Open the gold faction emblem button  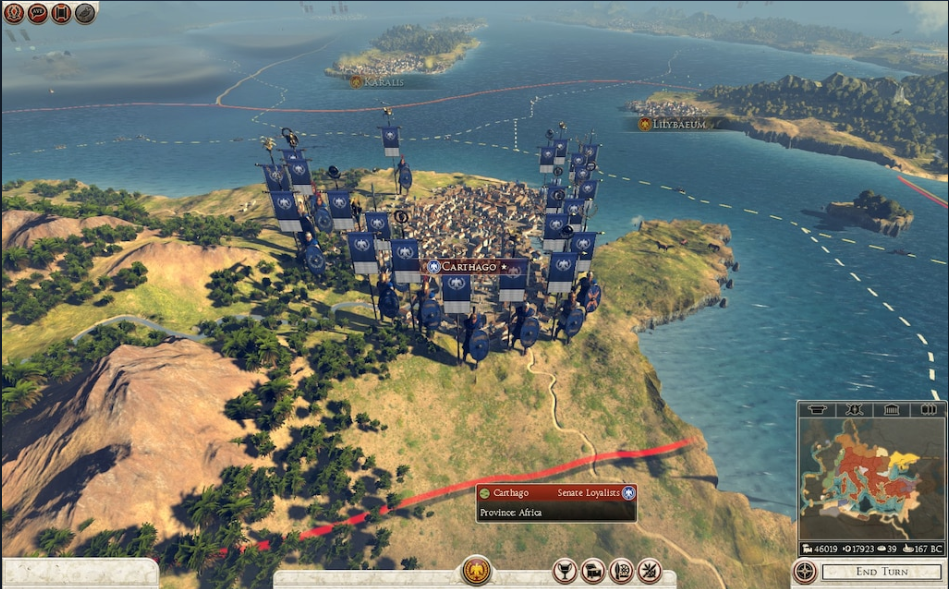pos(476,571)
